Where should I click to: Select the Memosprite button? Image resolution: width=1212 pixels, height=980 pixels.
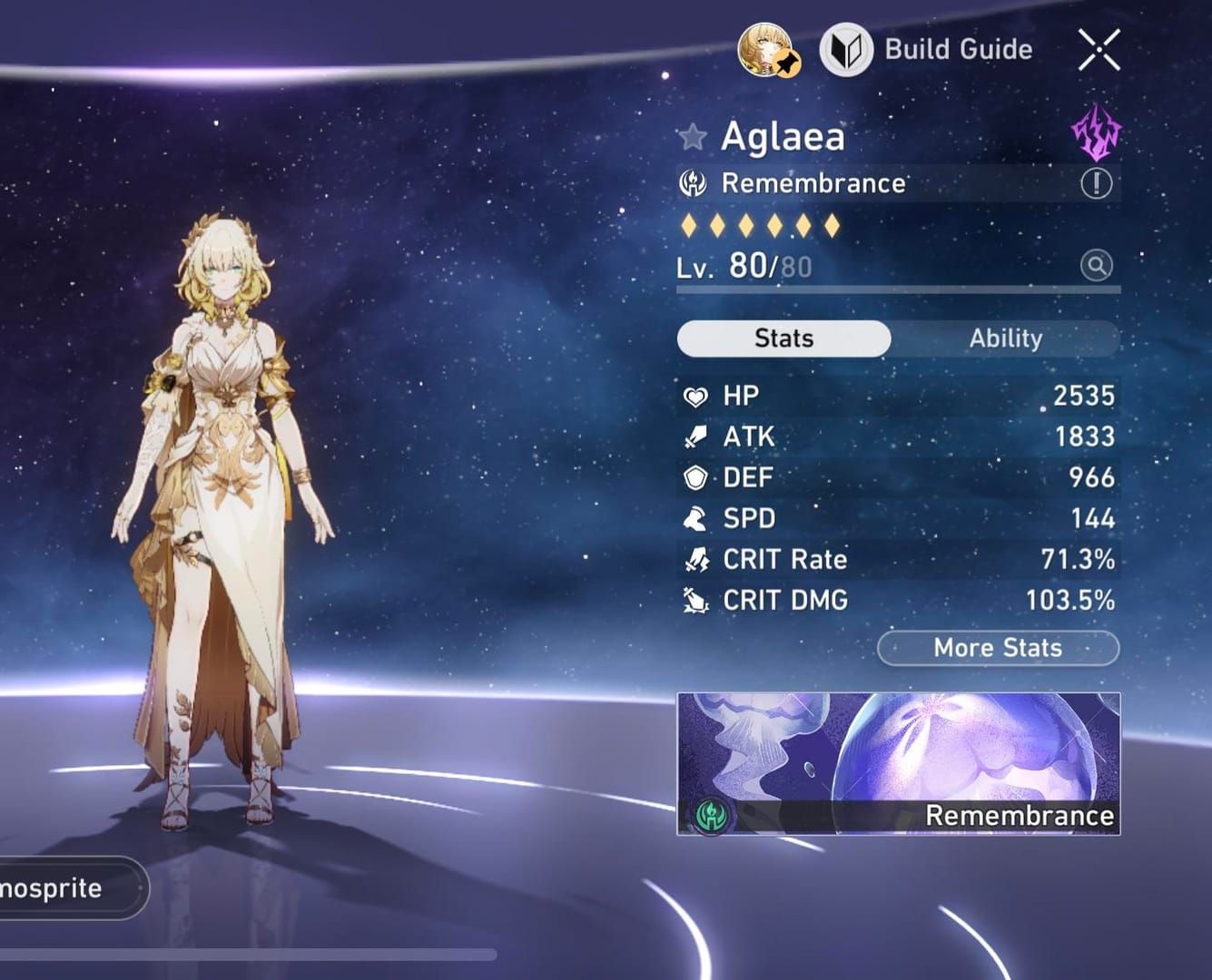[64, 887]
